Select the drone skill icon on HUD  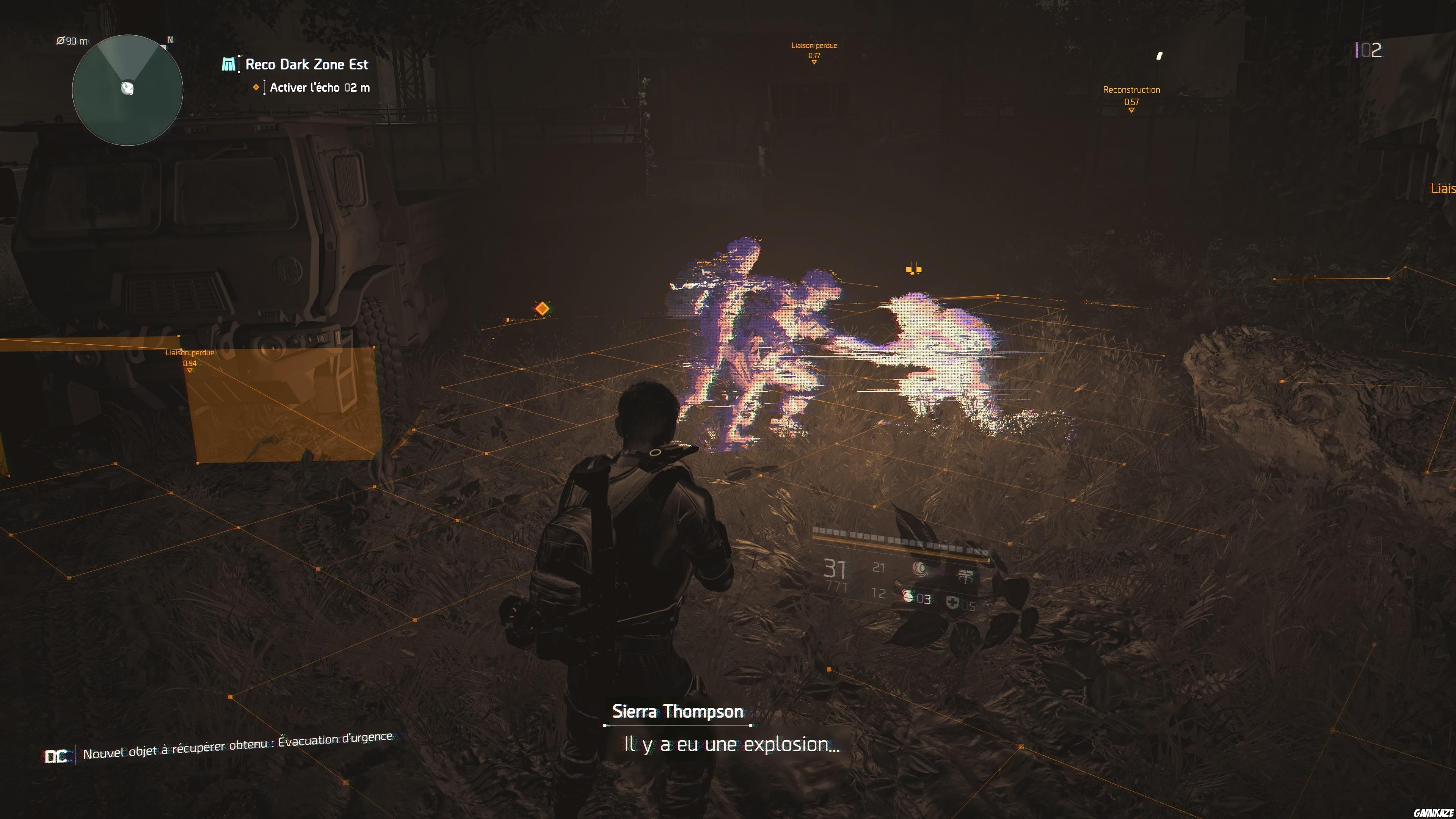(x=919, y=569)
